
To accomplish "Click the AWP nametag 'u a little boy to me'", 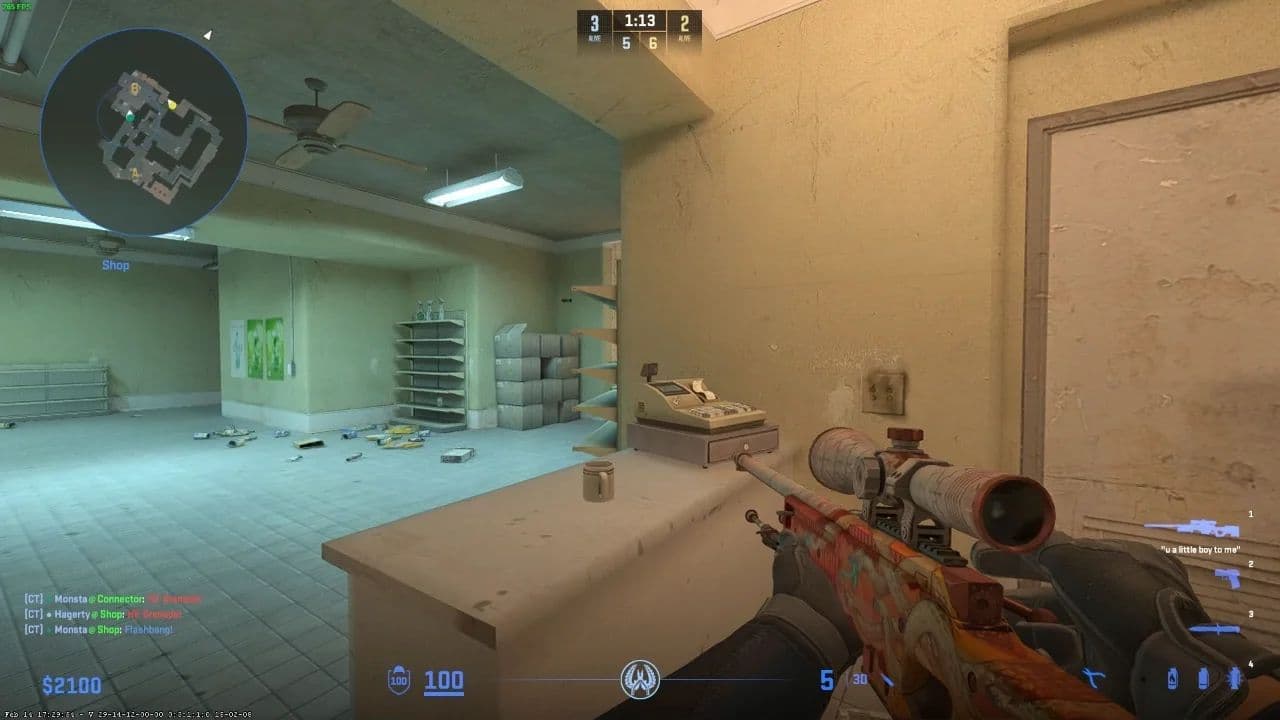I will (x=1200, y=549).
